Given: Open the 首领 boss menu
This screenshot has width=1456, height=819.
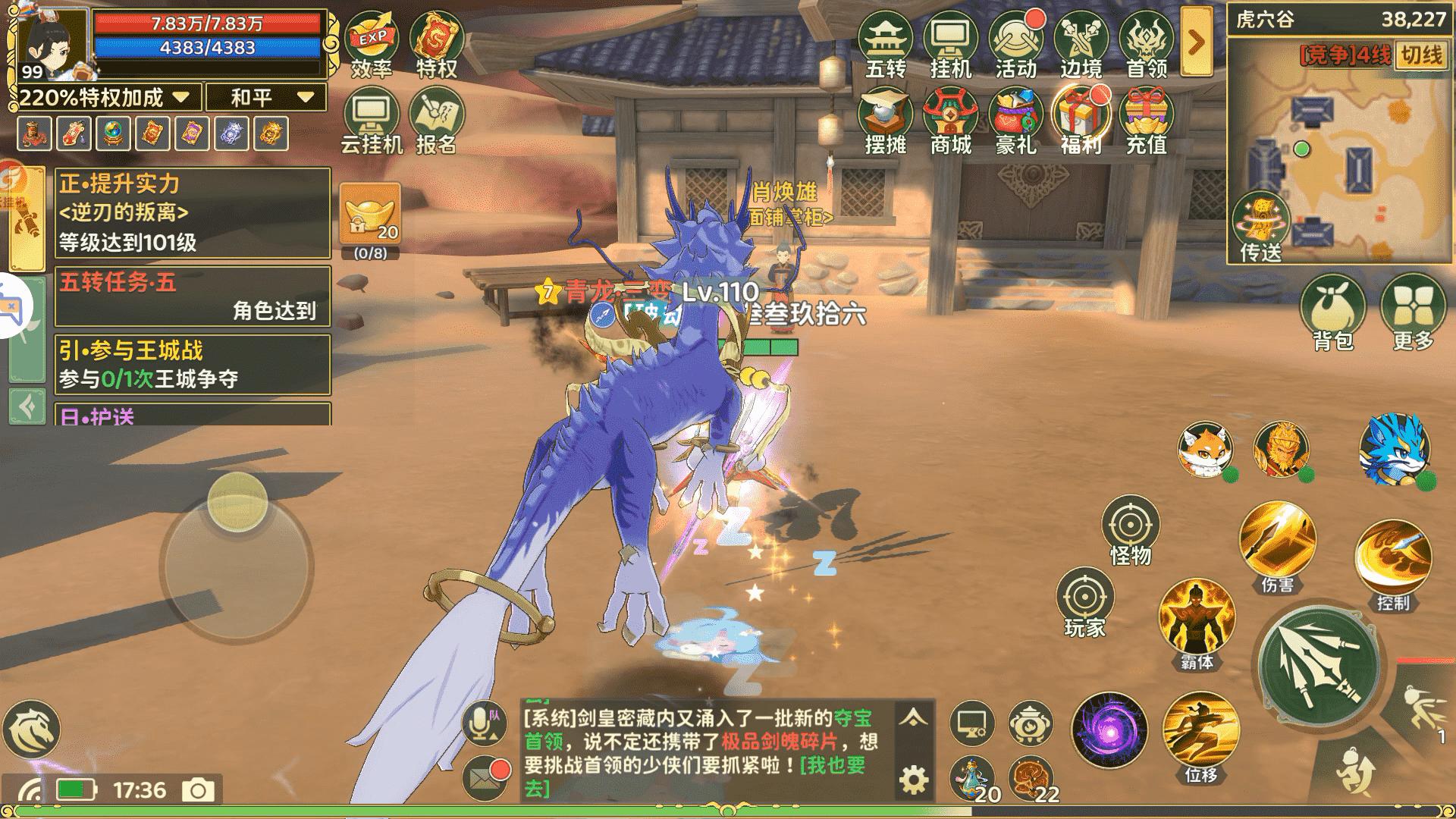Looking at the screenshot, I should 1146,44.
